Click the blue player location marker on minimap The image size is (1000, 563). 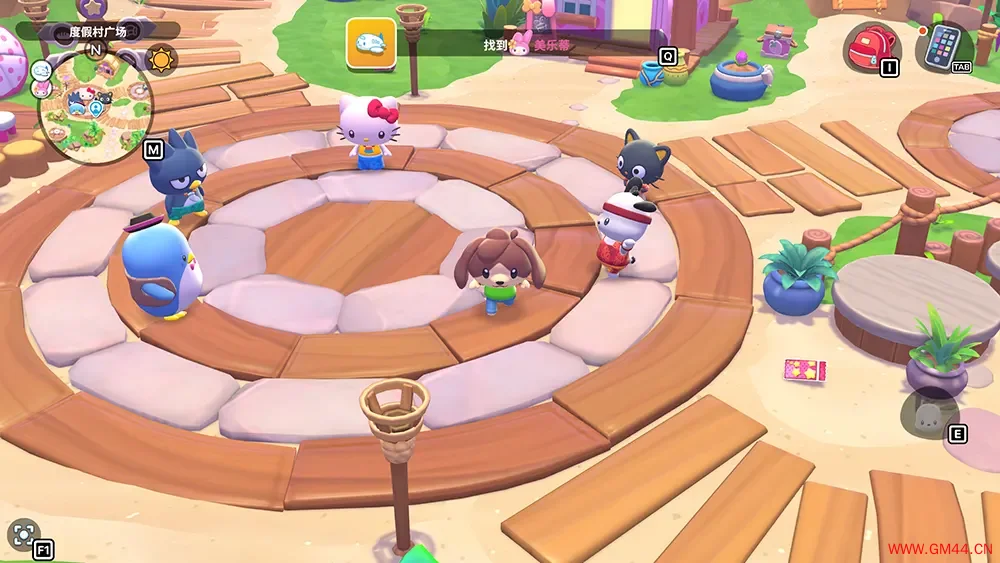pos(94,110)
